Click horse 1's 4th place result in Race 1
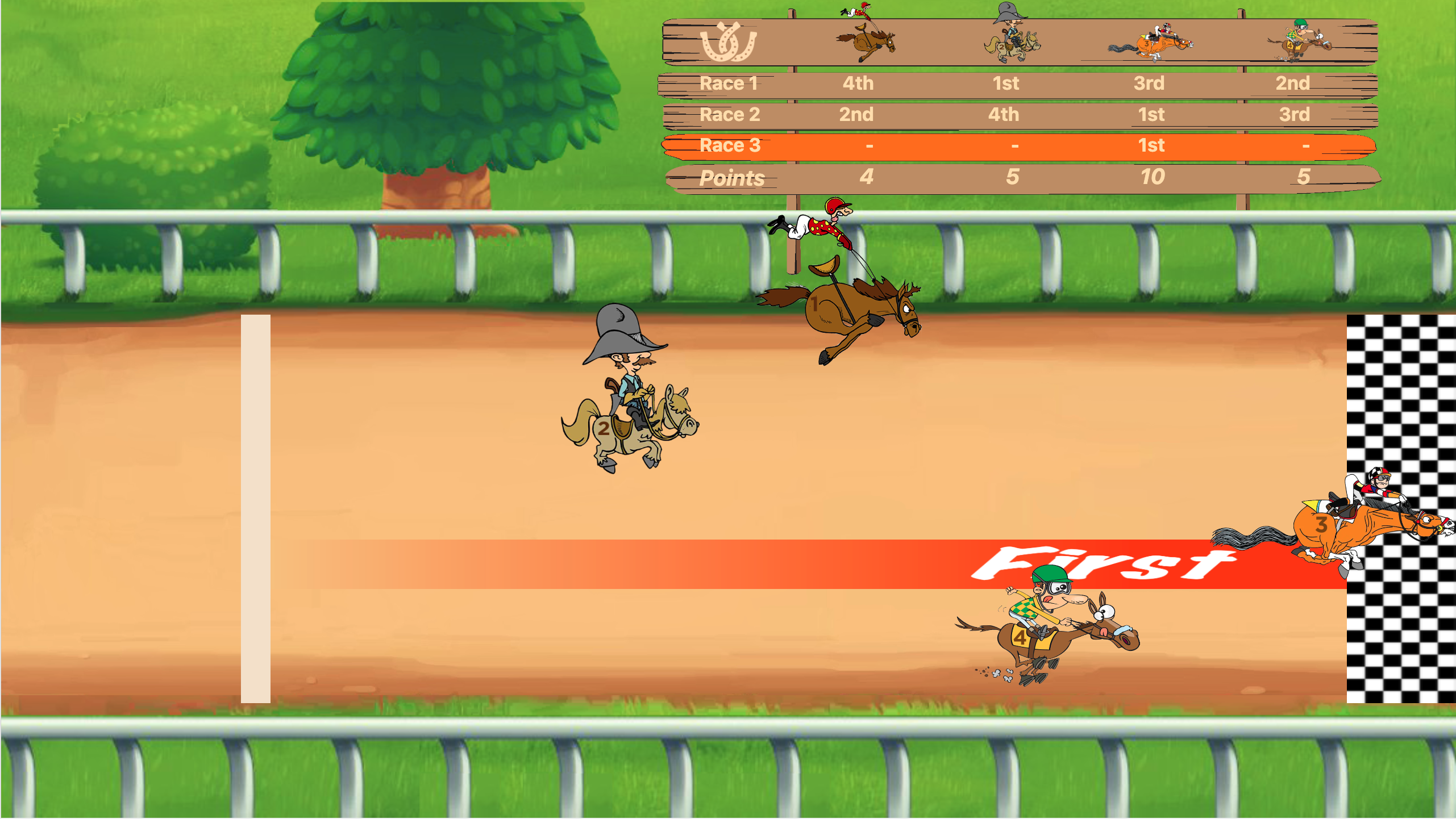The width and height of the screenshot is (1456, 819). coord(858,83)
